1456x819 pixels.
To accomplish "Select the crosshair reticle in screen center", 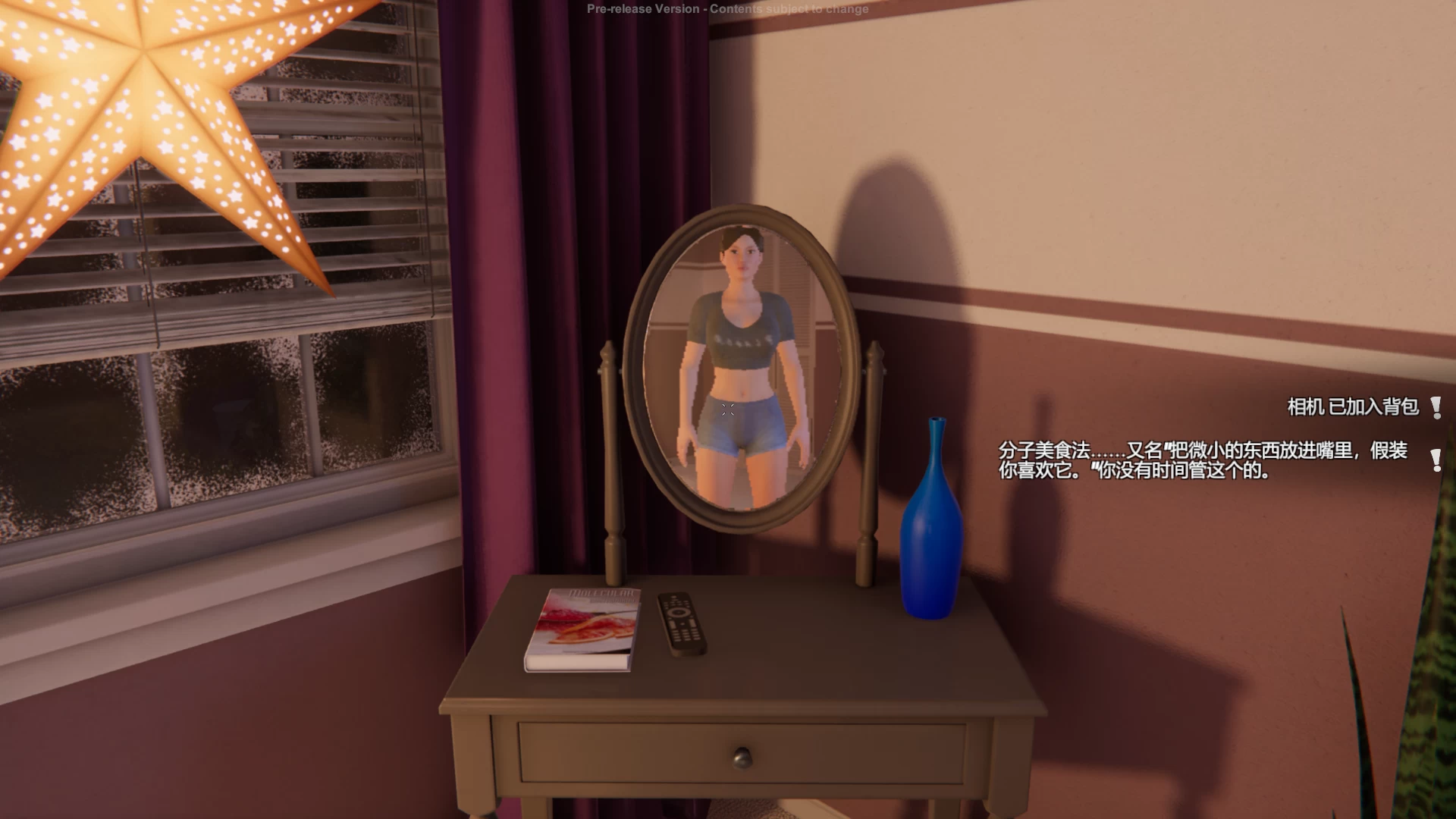I will click(x=728, y=409).
